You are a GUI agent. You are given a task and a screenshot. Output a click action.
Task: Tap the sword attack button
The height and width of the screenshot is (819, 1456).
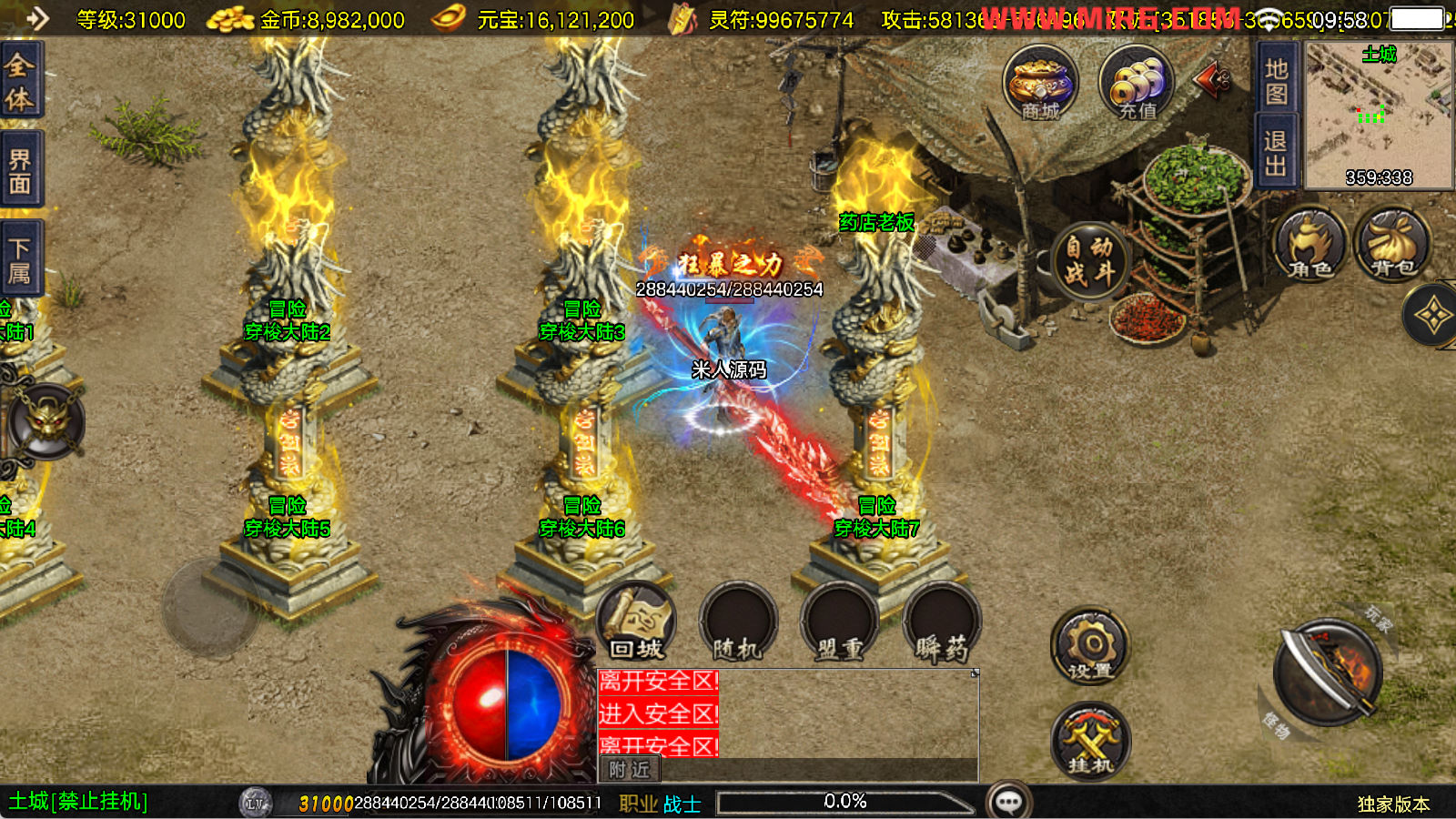coord(1329,673)
